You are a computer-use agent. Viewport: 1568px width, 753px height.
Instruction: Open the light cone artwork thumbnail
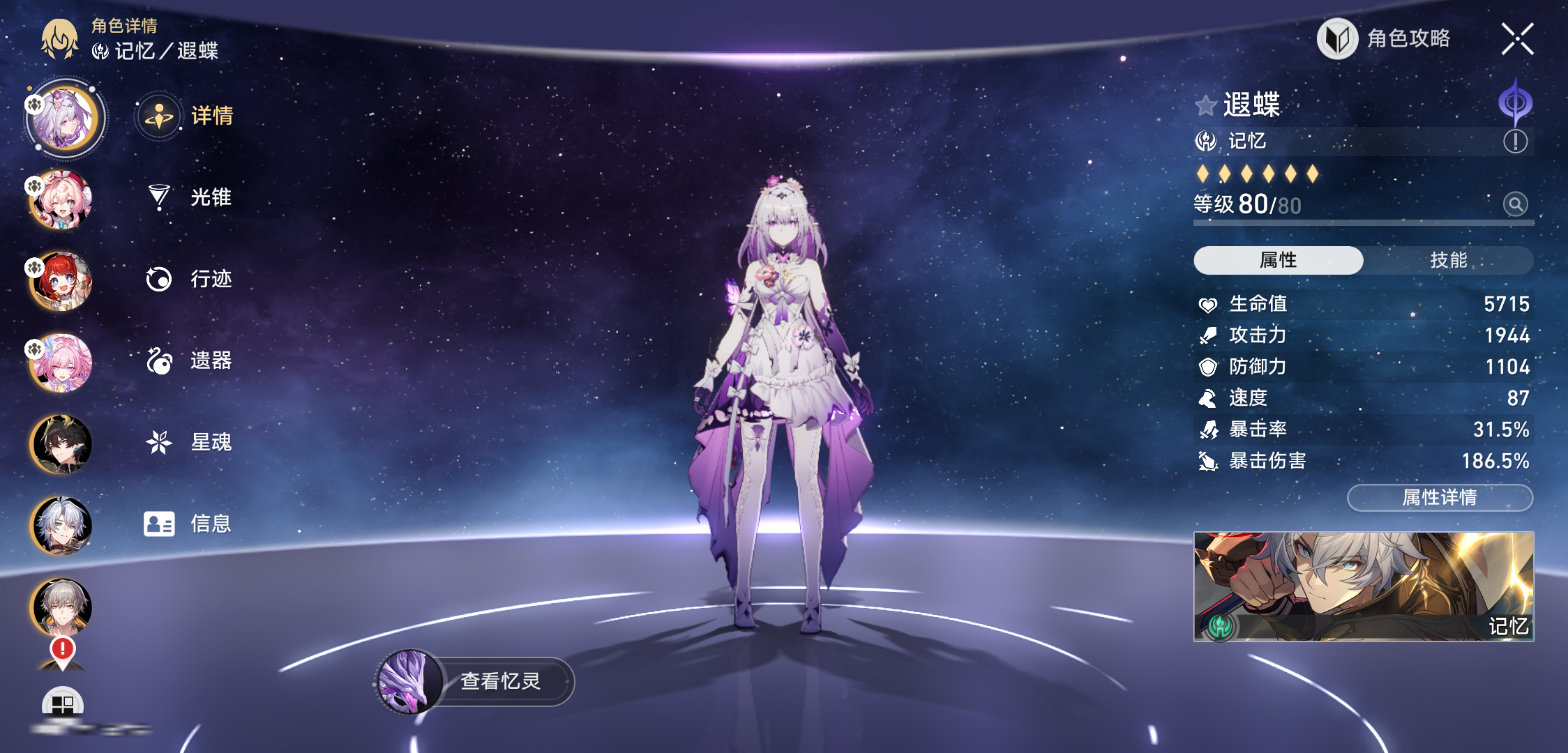(x=1364, y=586)
